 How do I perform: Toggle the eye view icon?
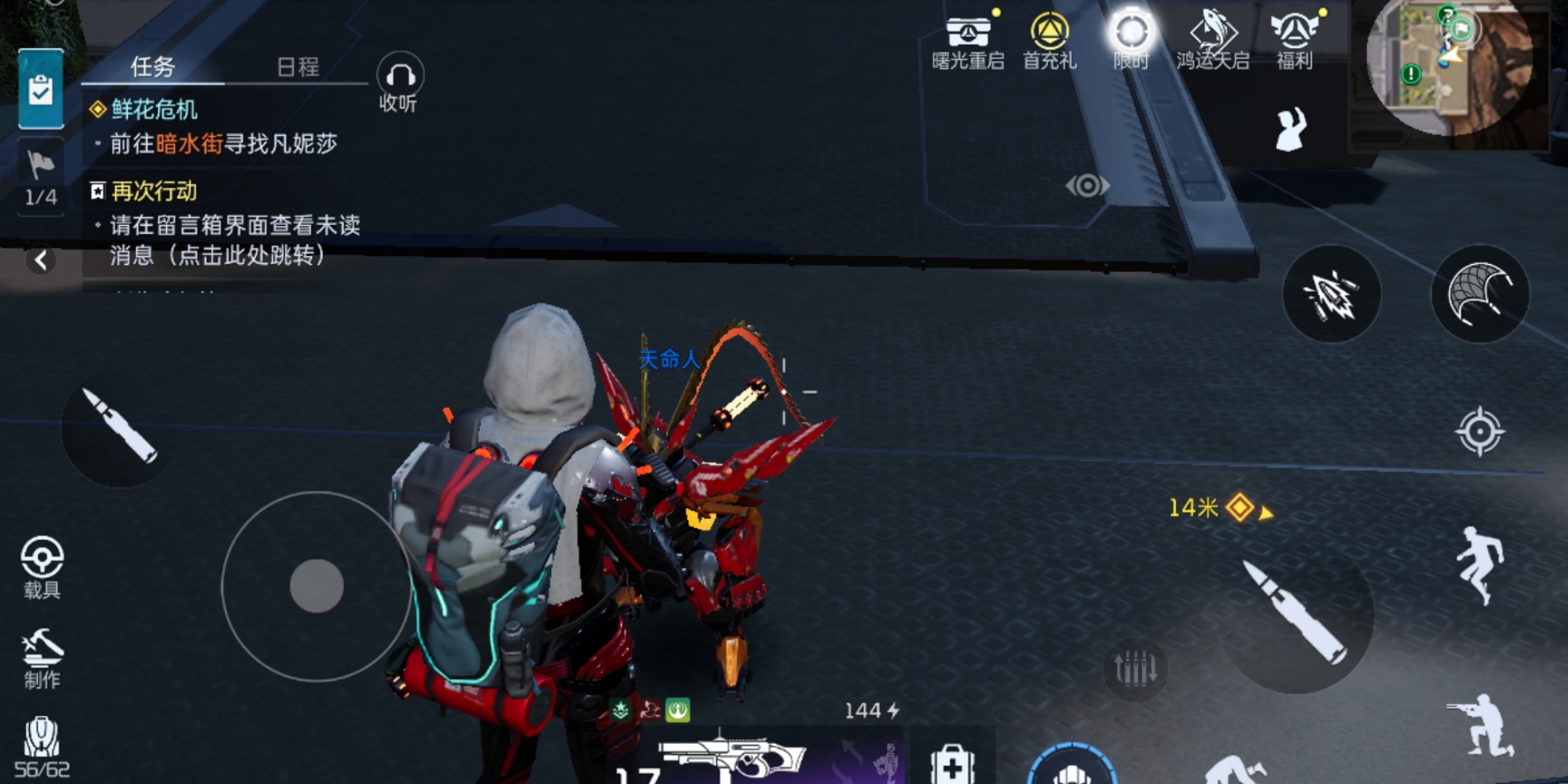[x=1087, y=186]
